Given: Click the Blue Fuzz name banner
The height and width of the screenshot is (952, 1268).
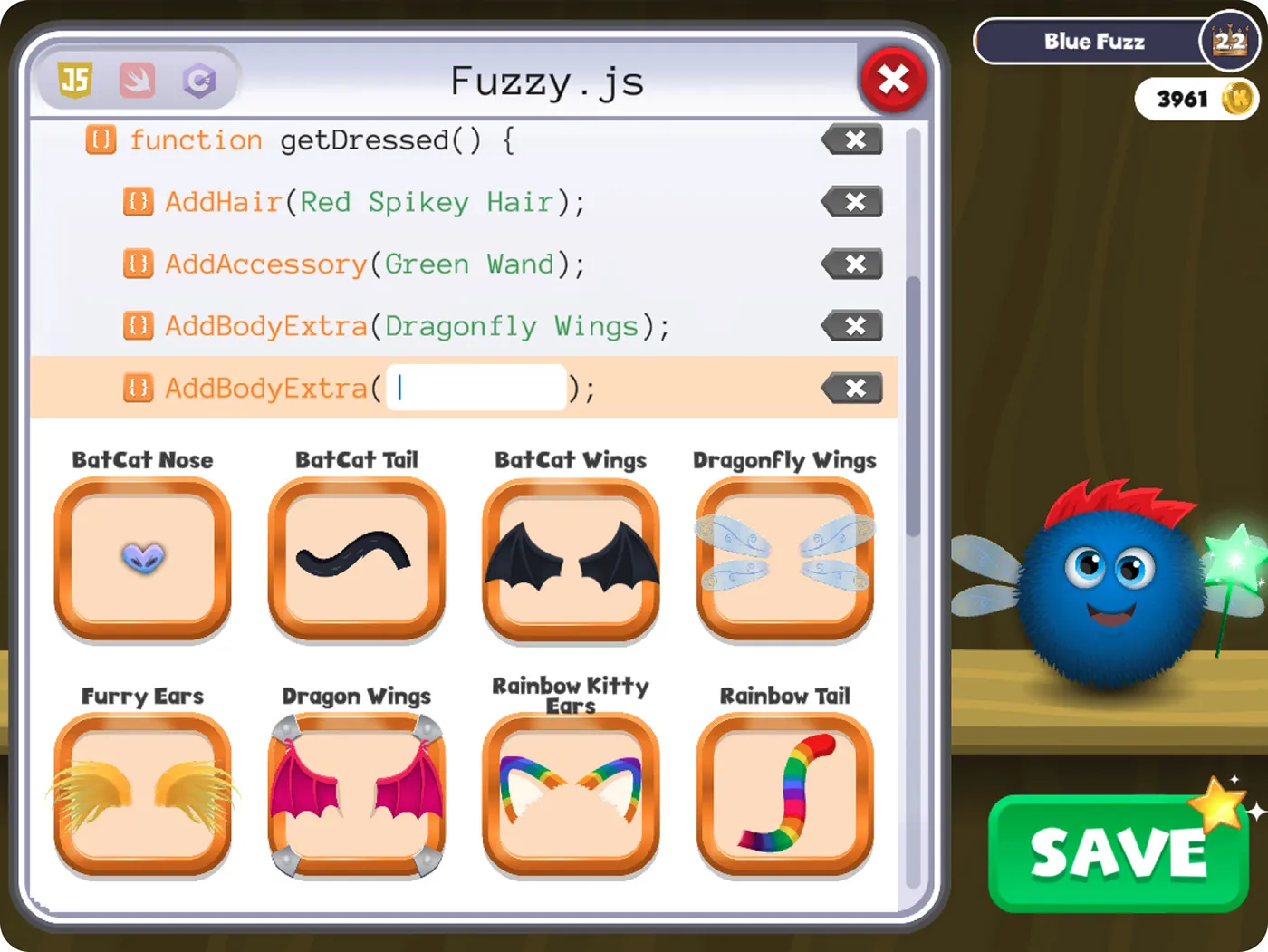Looking at the screenshot, I should (x=1094, y=41).
